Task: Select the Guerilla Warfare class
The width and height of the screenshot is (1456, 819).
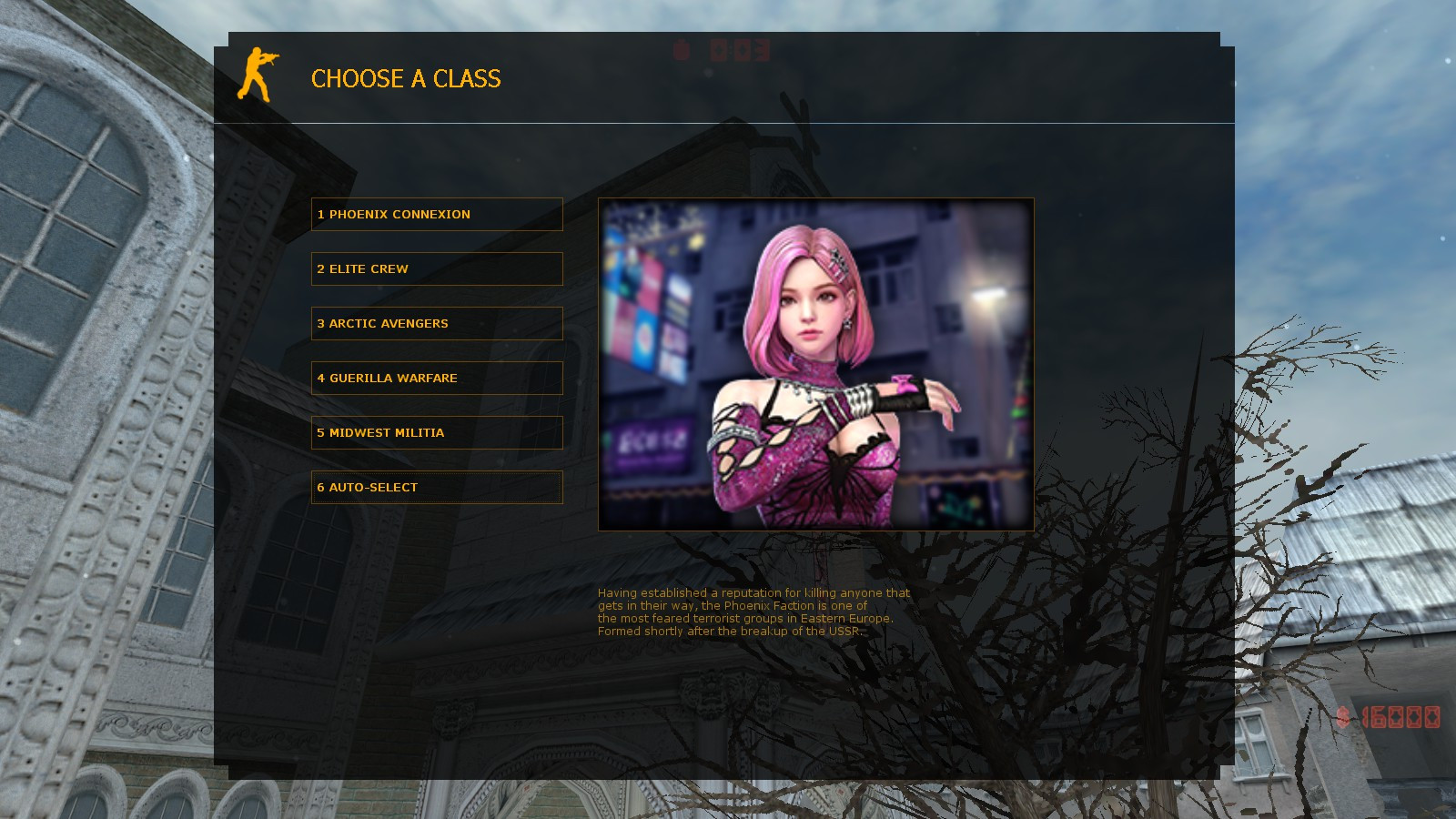Action: click(437, 378)
